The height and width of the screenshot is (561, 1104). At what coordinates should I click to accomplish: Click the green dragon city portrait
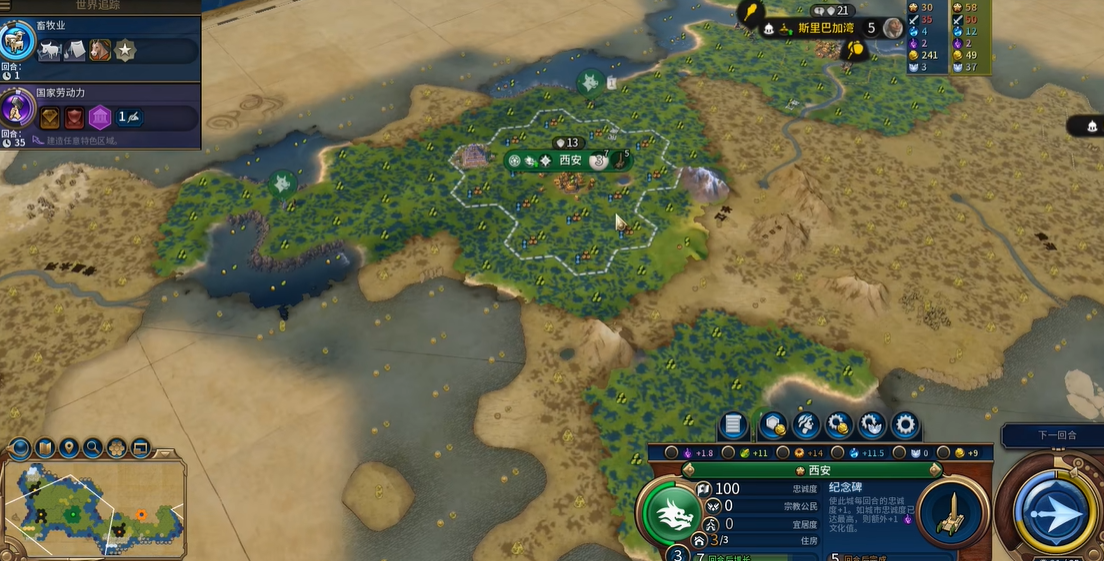point(672,511)
